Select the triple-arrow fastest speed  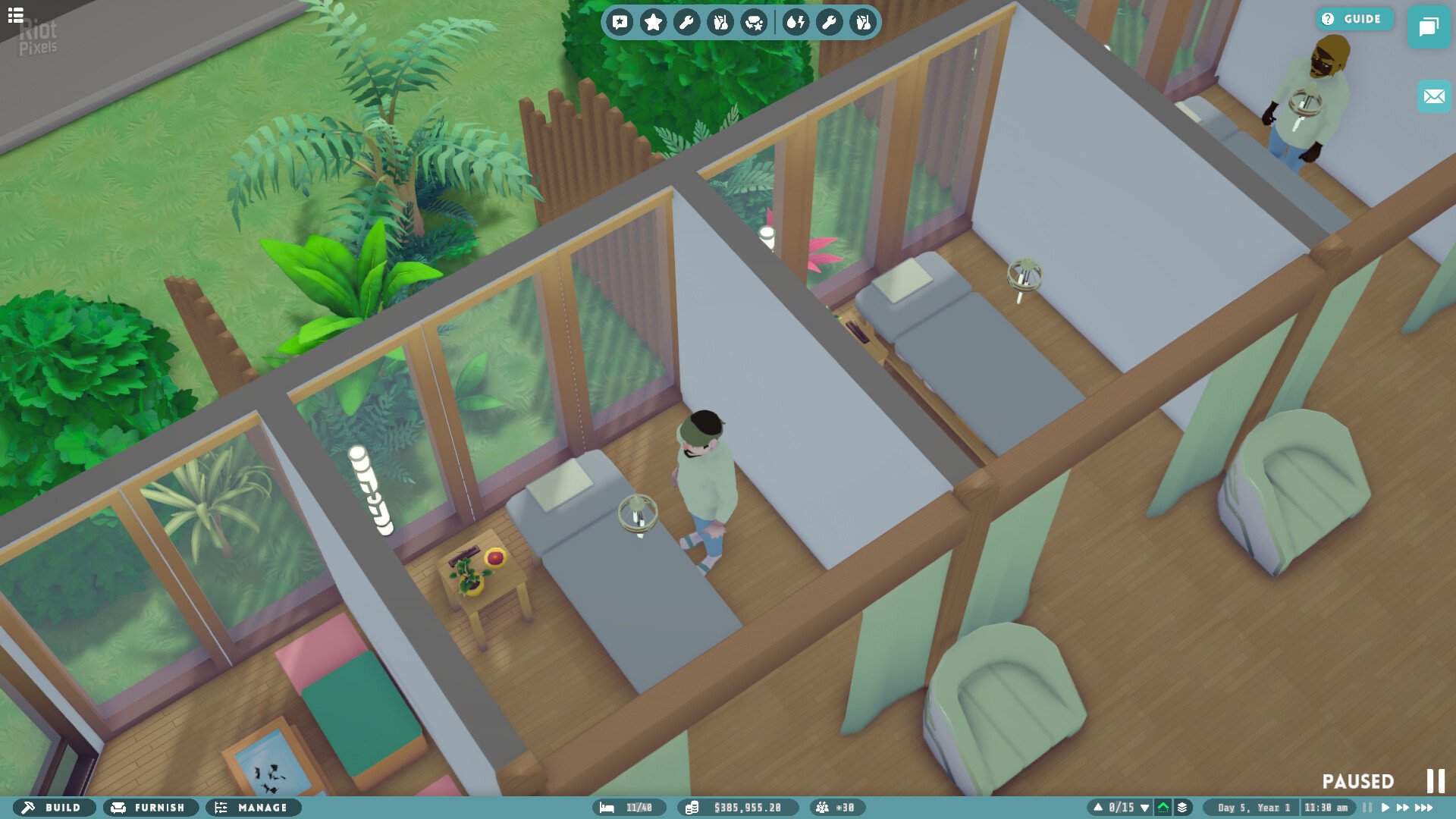(x=1423, y=807)
